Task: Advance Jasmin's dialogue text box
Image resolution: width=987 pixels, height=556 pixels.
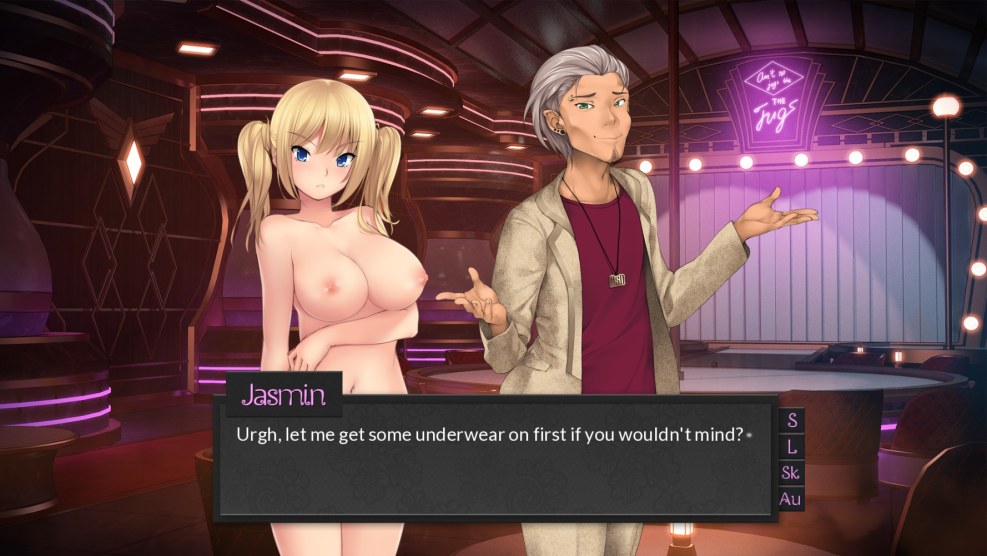Action: (495, 465)
